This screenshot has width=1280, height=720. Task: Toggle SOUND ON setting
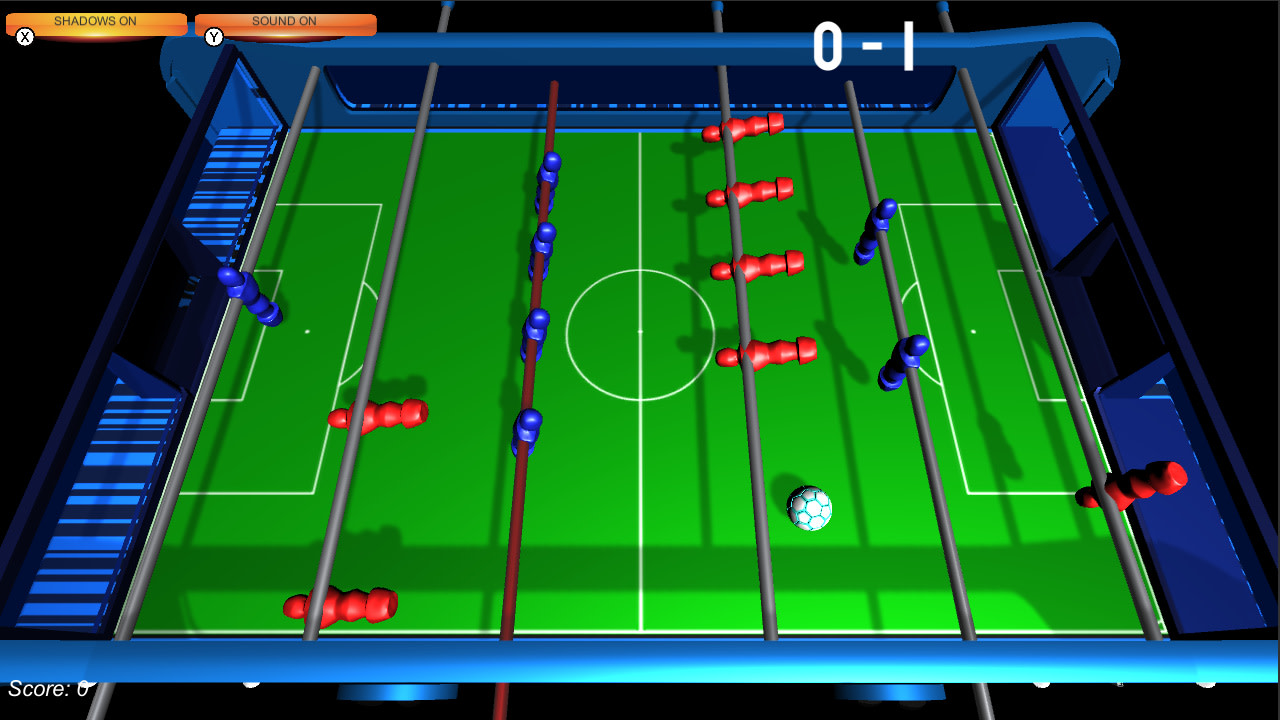click(285, 20)
